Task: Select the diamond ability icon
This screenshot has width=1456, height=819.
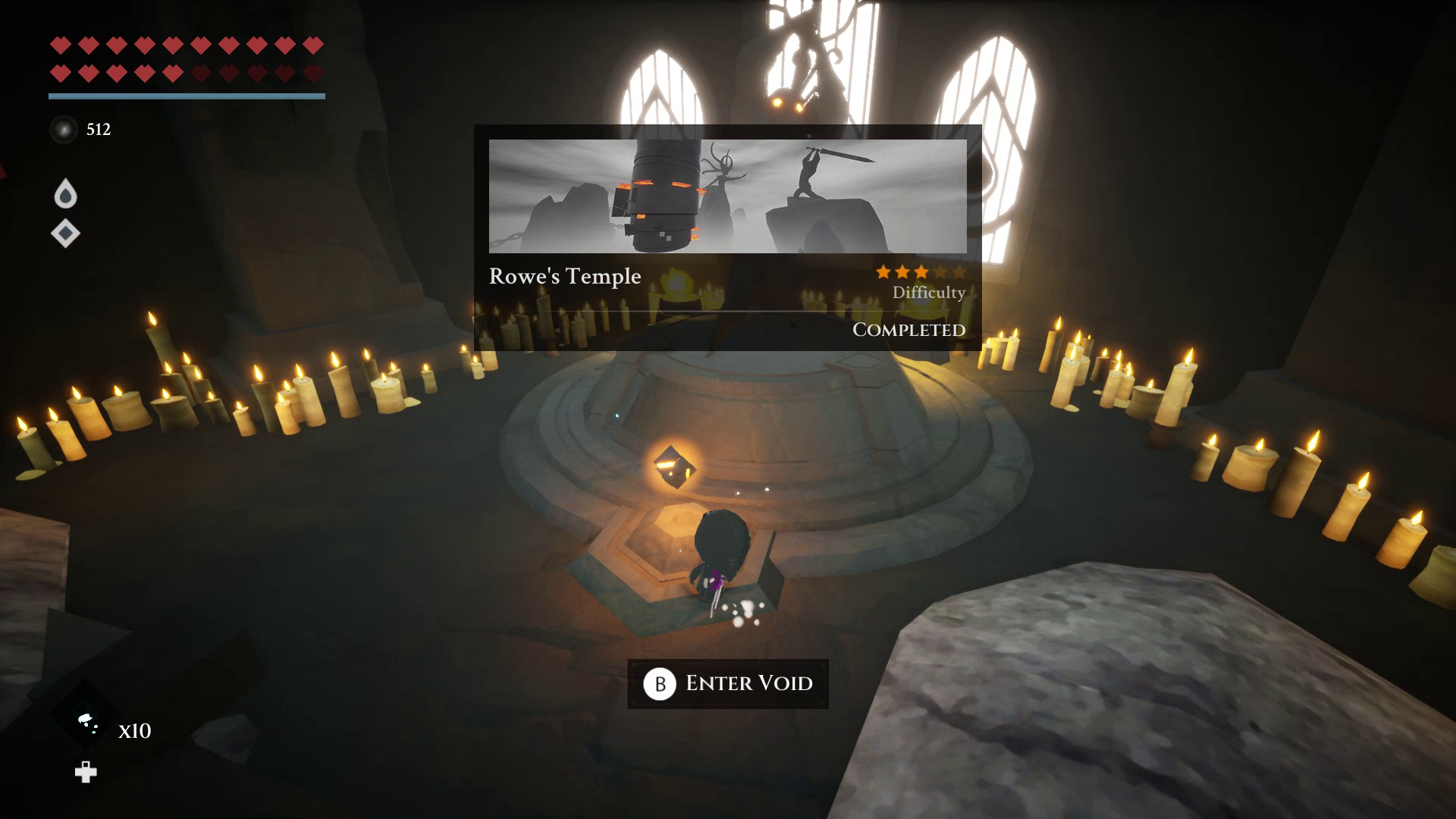Action: pyautogui.click(x=65, y=233)
